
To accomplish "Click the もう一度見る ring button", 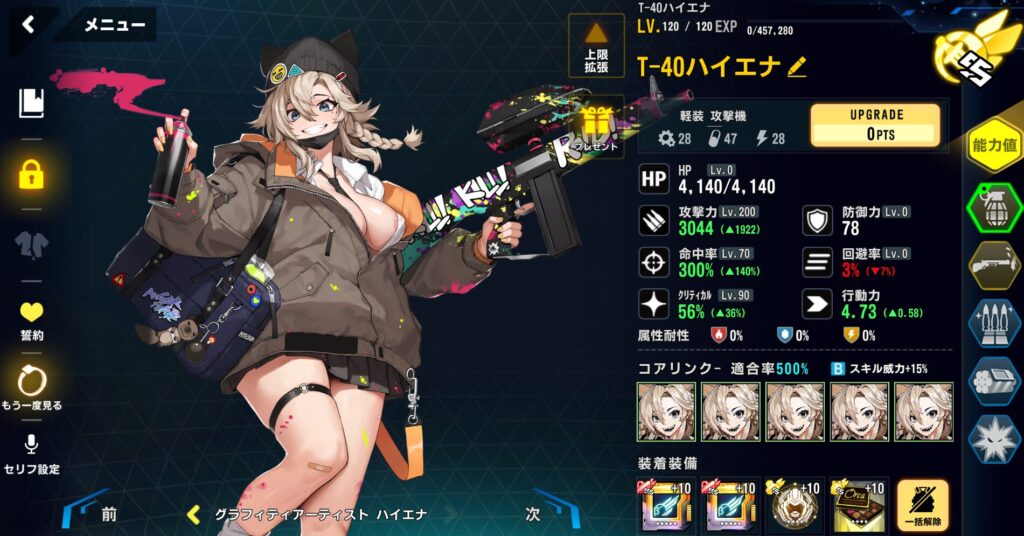I will click(32, 388).
